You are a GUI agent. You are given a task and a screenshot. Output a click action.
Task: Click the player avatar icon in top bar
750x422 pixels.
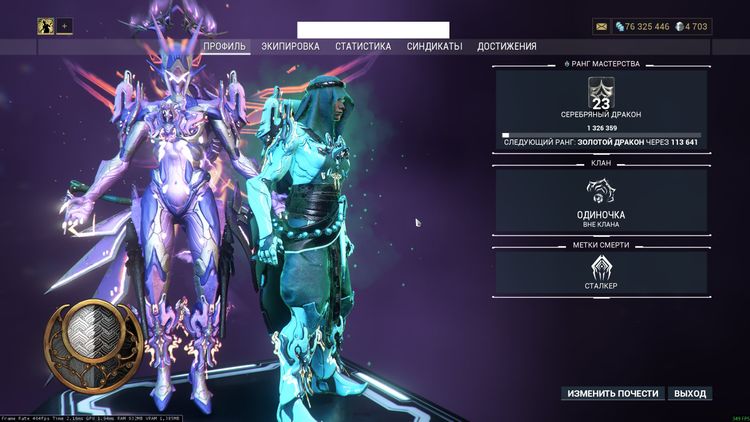tap(46, 26)
